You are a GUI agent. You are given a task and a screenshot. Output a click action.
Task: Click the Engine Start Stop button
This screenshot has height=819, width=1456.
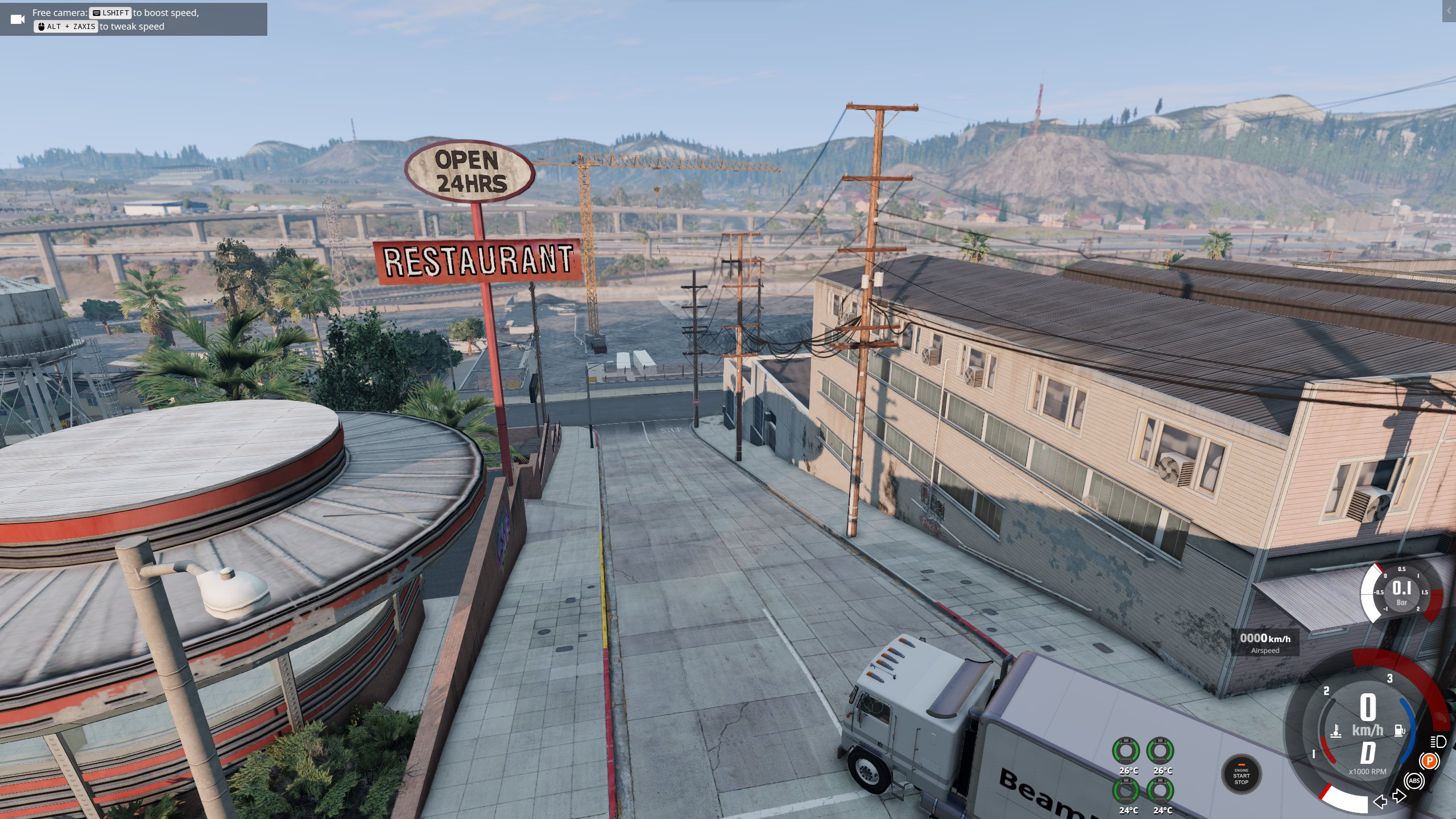[x=1241, y=775]
